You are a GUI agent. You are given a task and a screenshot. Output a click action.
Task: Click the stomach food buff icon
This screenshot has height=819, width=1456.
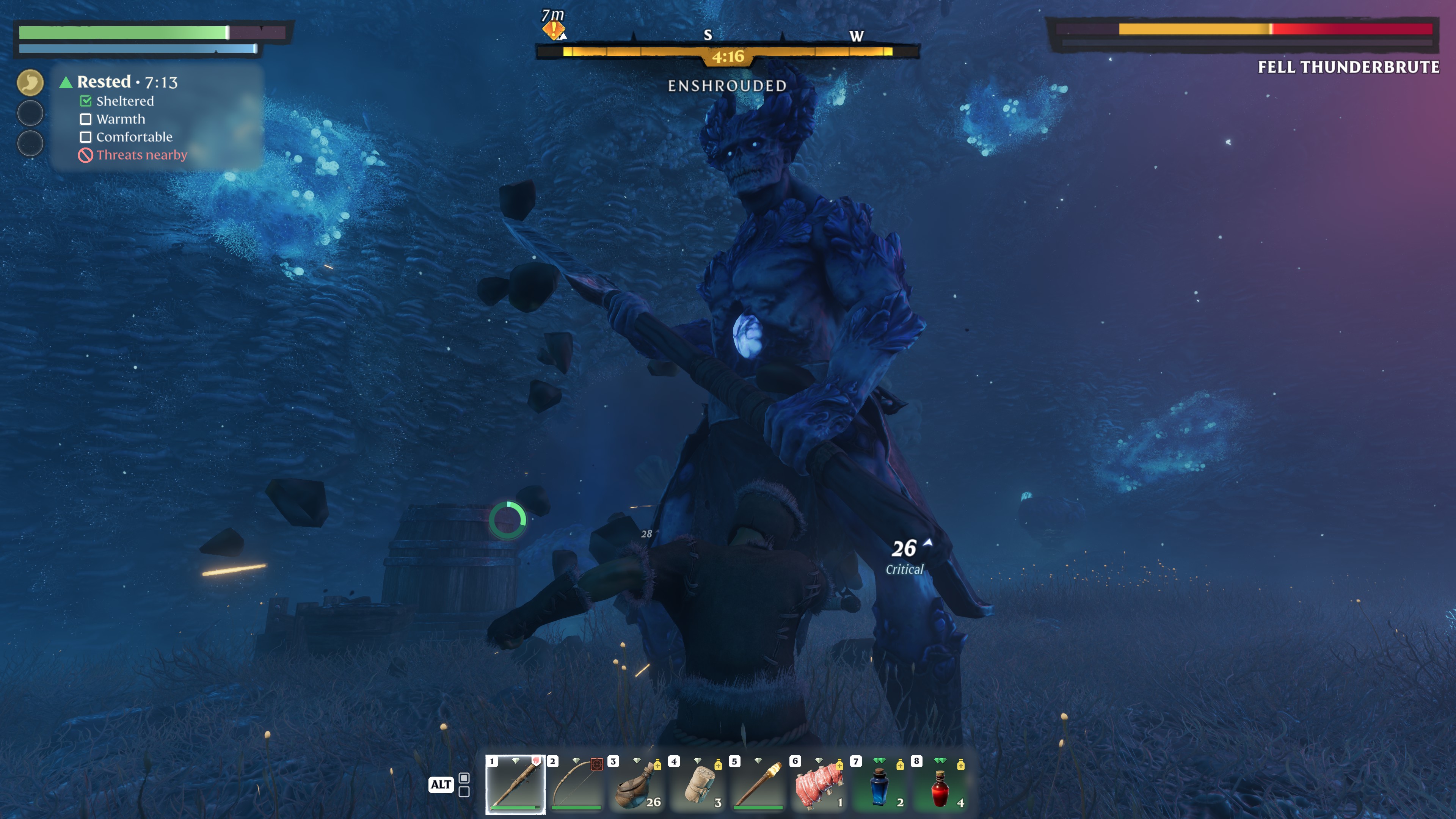click(x=30, y=83)
